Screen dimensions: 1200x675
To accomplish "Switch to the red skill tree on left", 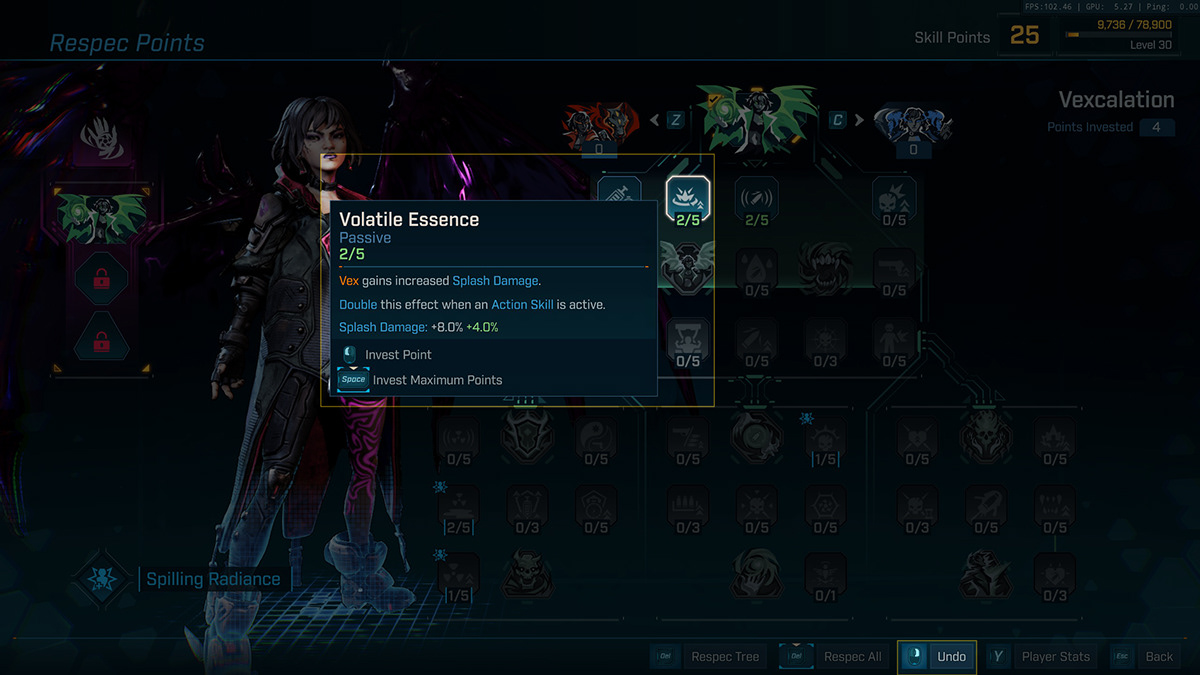I will click(x=598, y=126).
